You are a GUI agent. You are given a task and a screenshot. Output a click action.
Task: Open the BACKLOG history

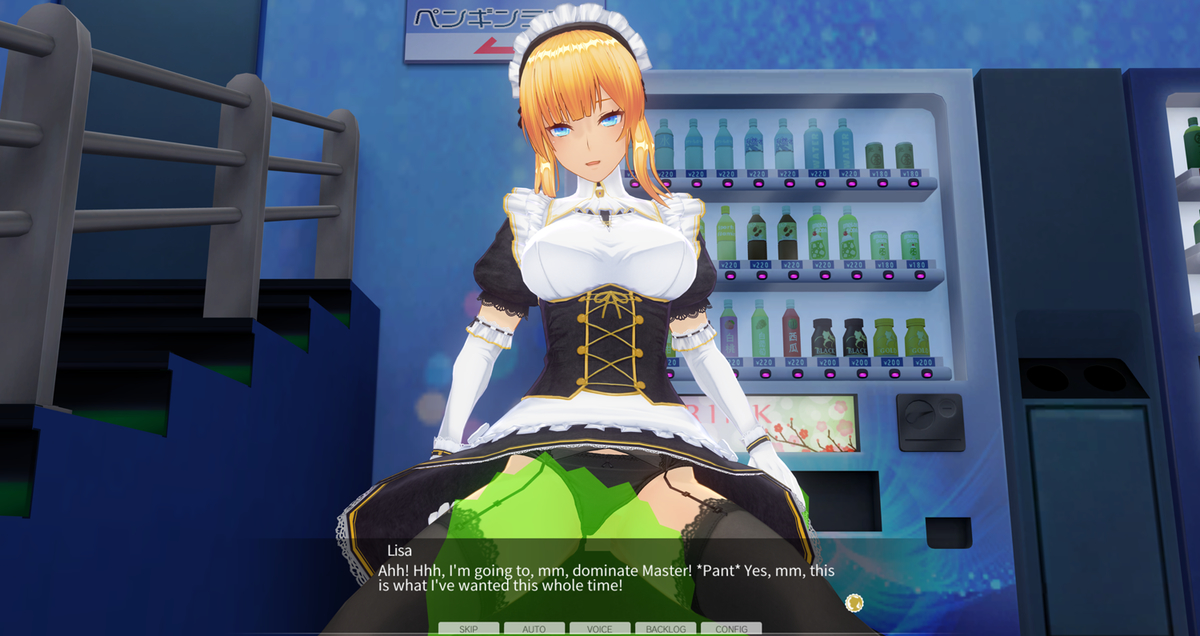click(x=666, y=629)
